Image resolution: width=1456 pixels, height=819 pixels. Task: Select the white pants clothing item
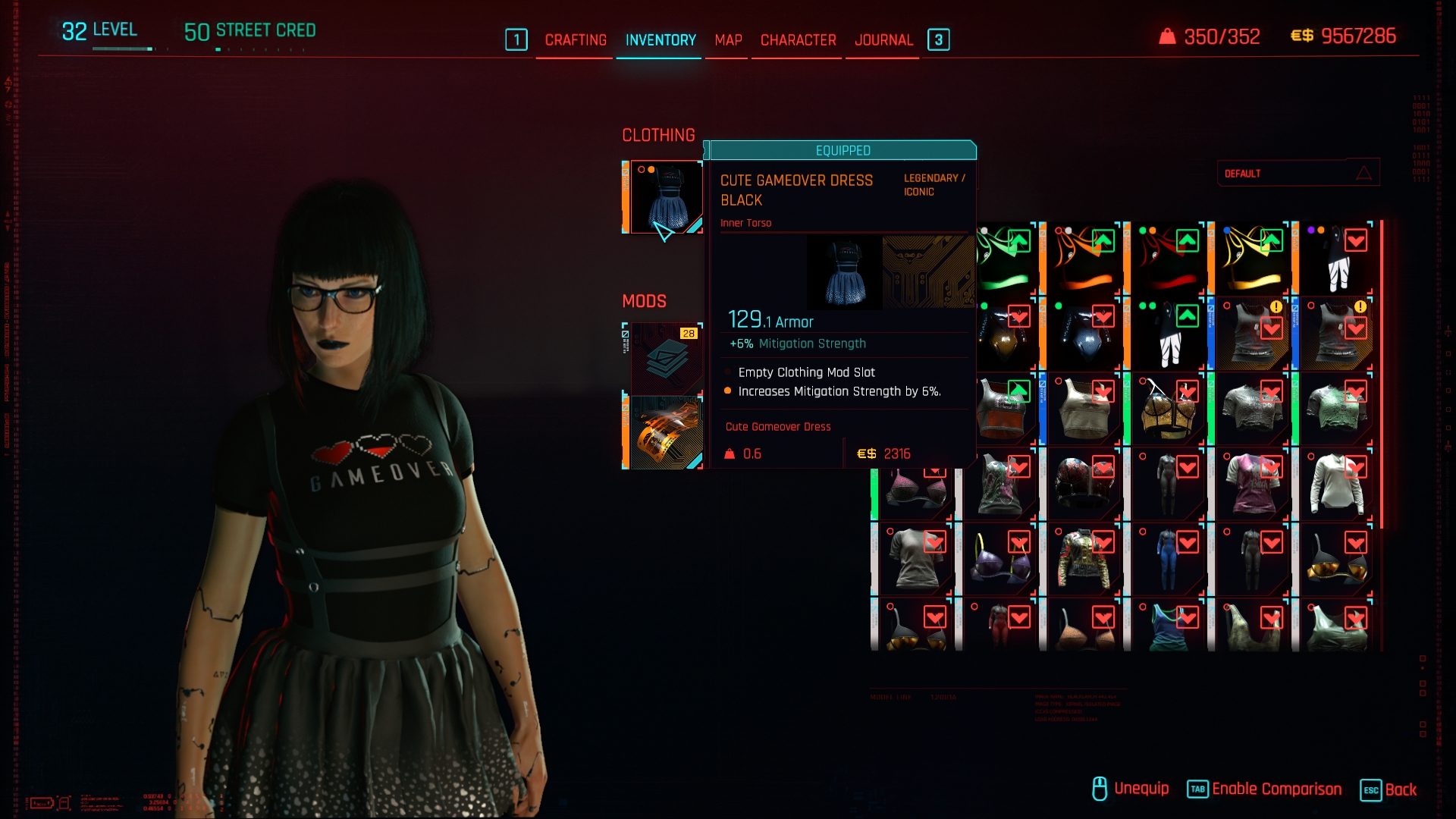coord(1338,260)
